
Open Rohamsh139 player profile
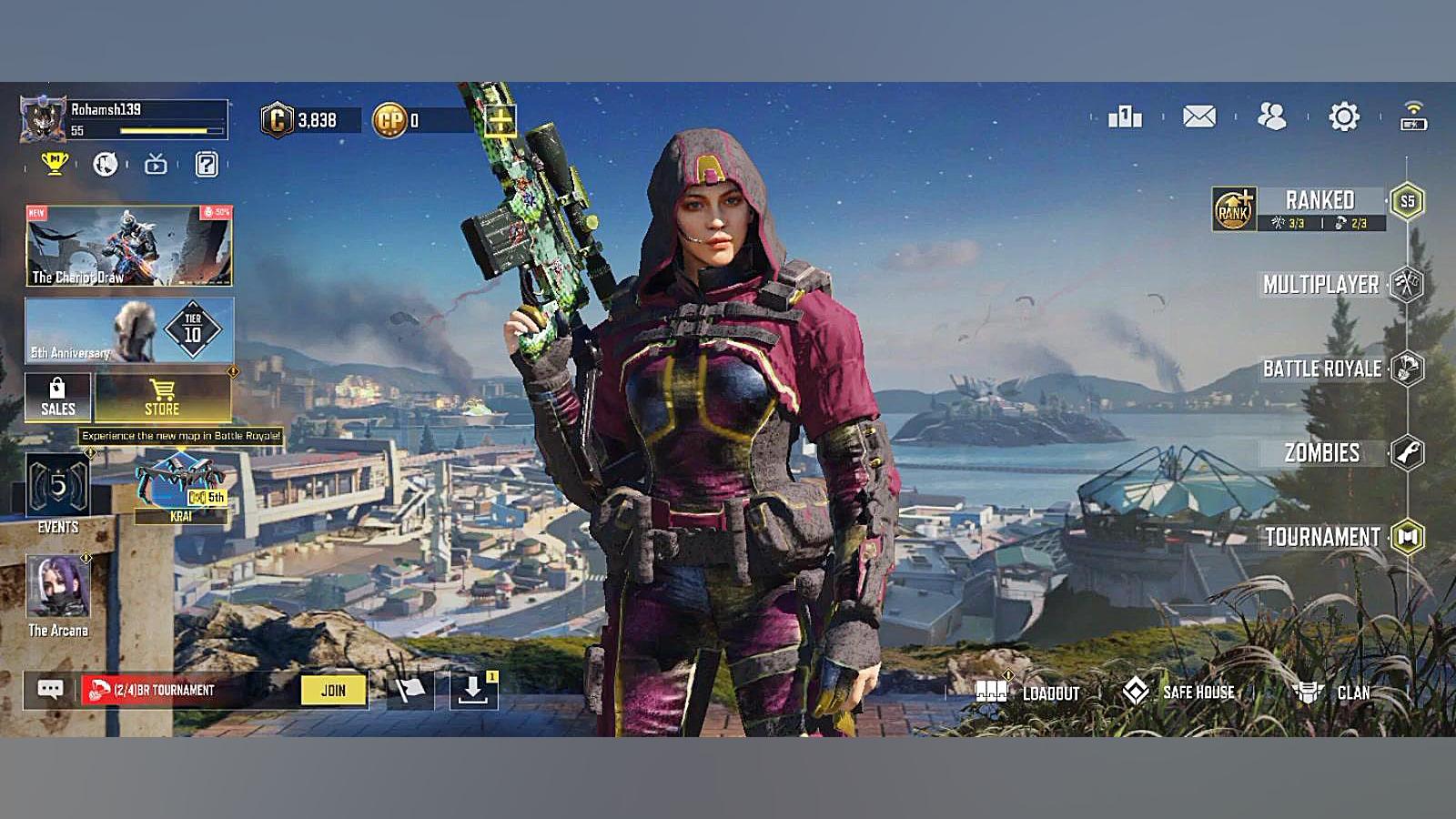pyautogui.click(x=44, y=120)
